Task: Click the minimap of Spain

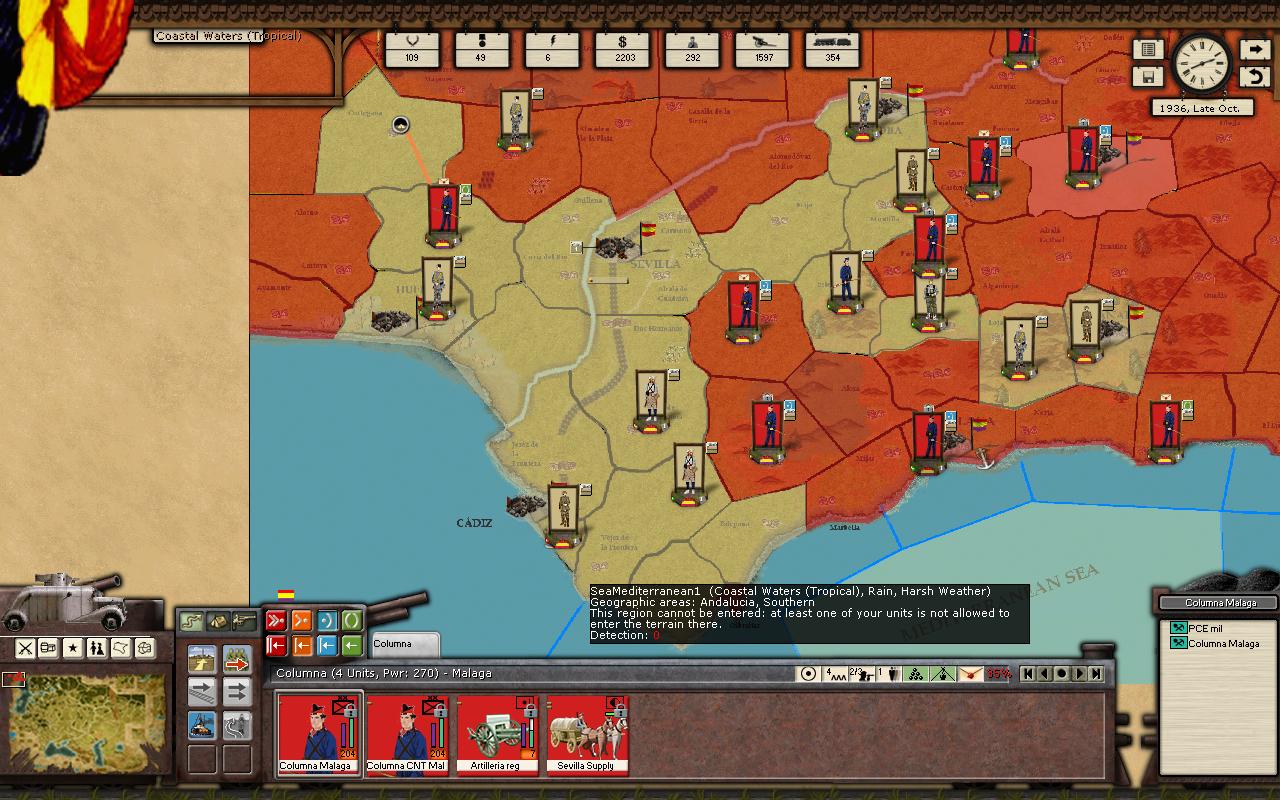Action: pos(88,718)
